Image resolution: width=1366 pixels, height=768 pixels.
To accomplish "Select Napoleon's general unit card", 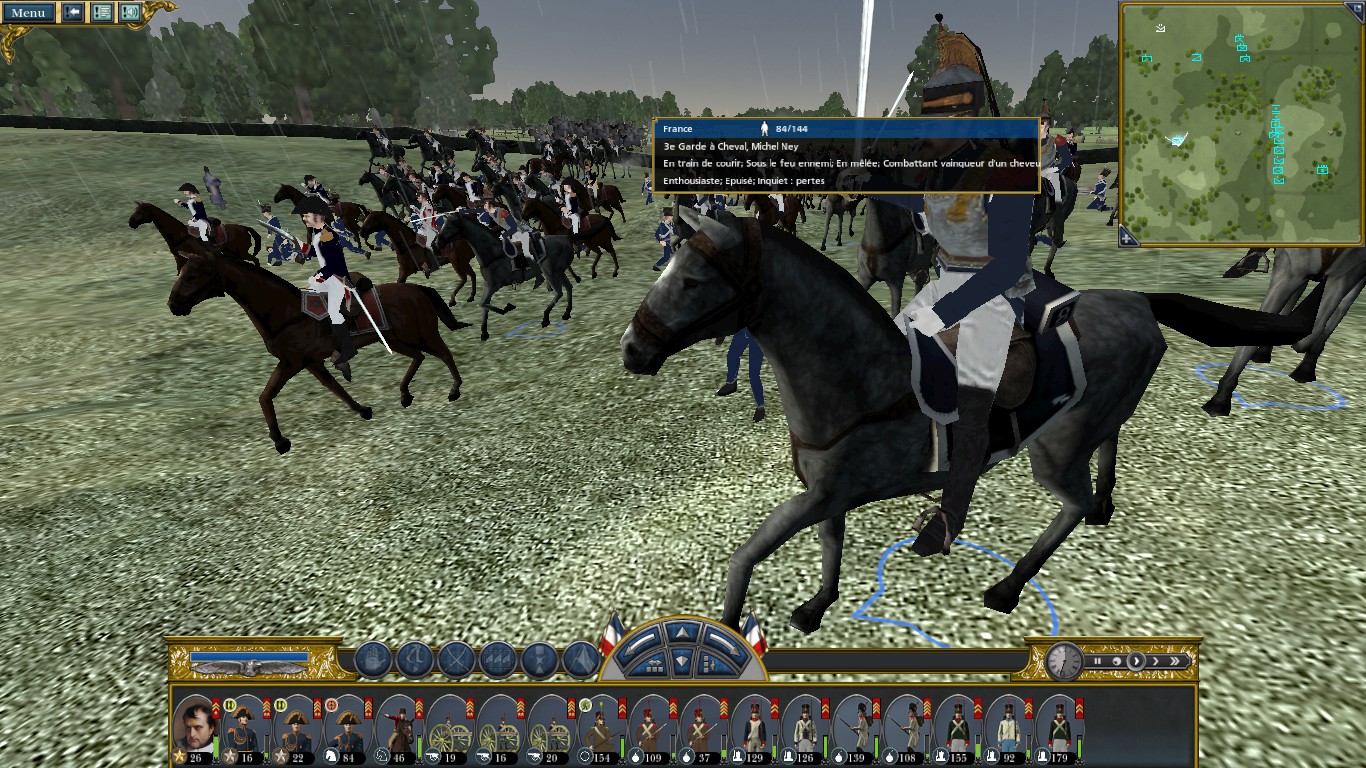I will click(194, 725).
